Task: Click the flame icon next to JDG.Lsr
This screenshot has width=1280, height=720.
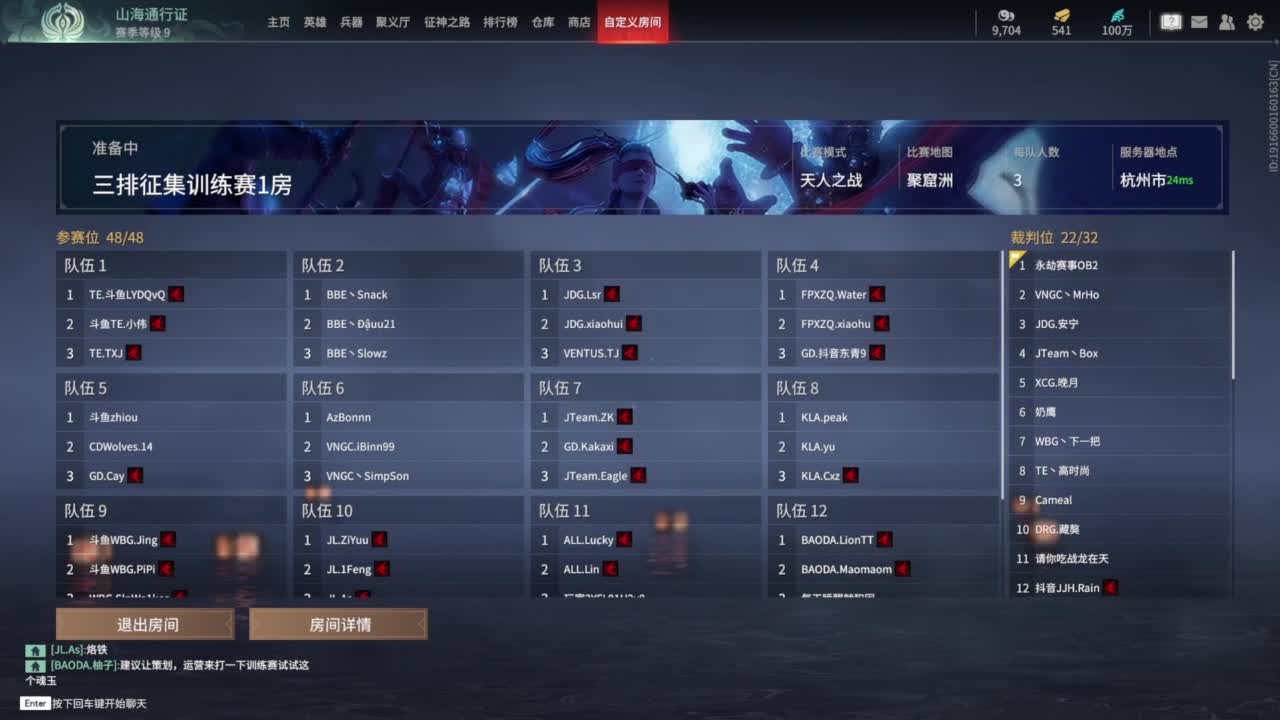Action: pyautogui.click(x=610, y=293)
